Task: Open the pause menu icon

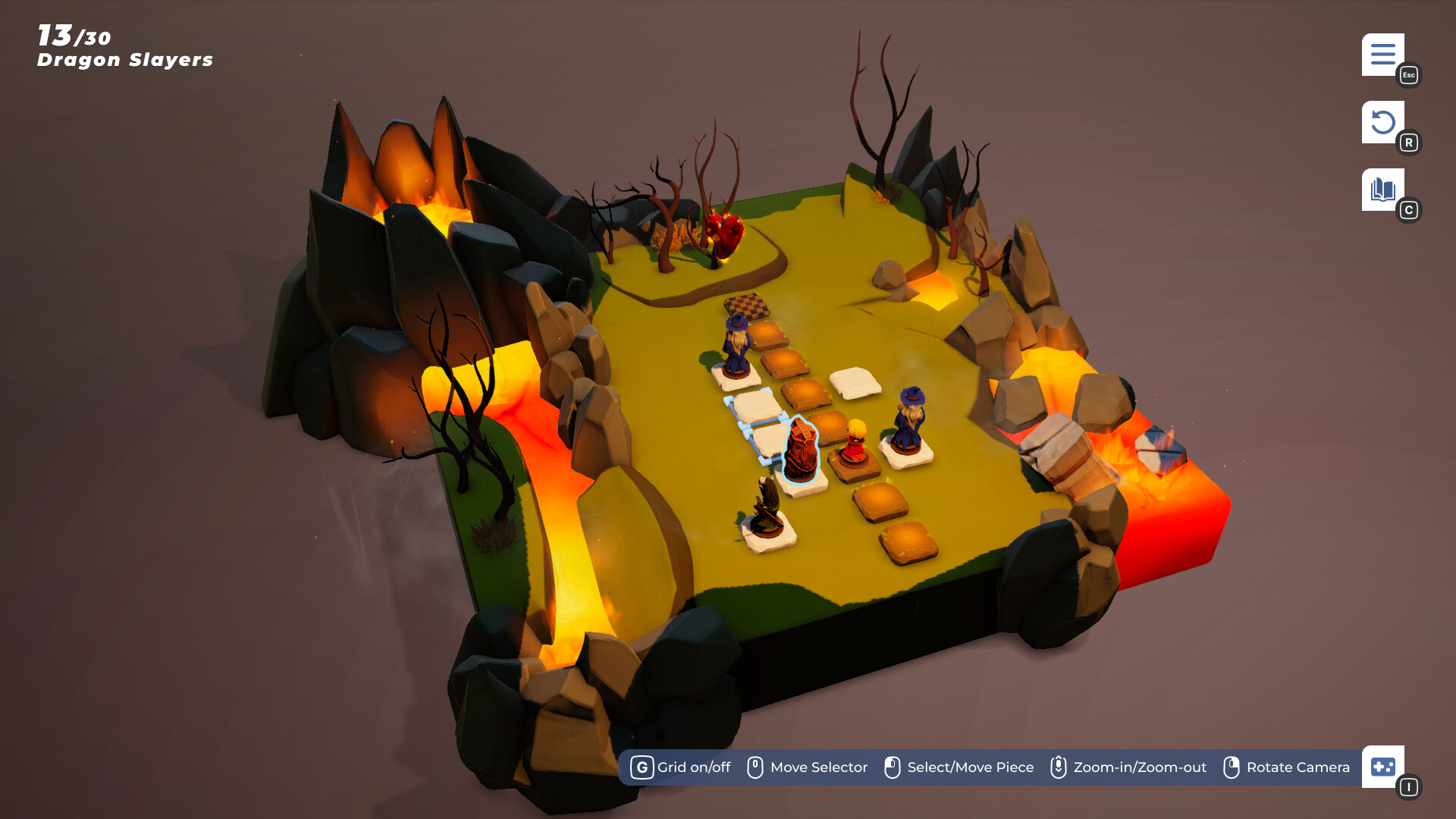Action: click(1384, 55)
